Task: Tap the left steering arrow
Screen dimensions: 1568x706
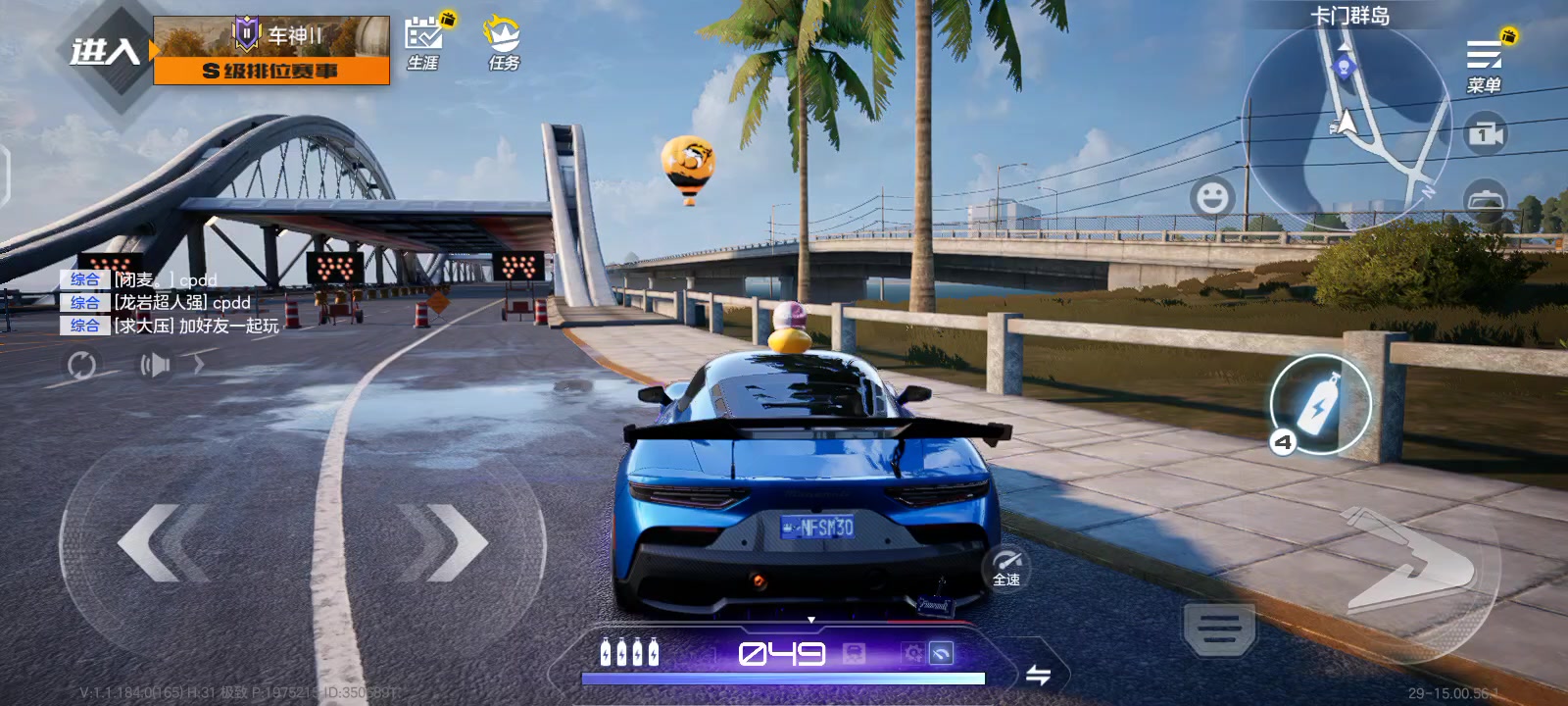Action: coord(162,542)
